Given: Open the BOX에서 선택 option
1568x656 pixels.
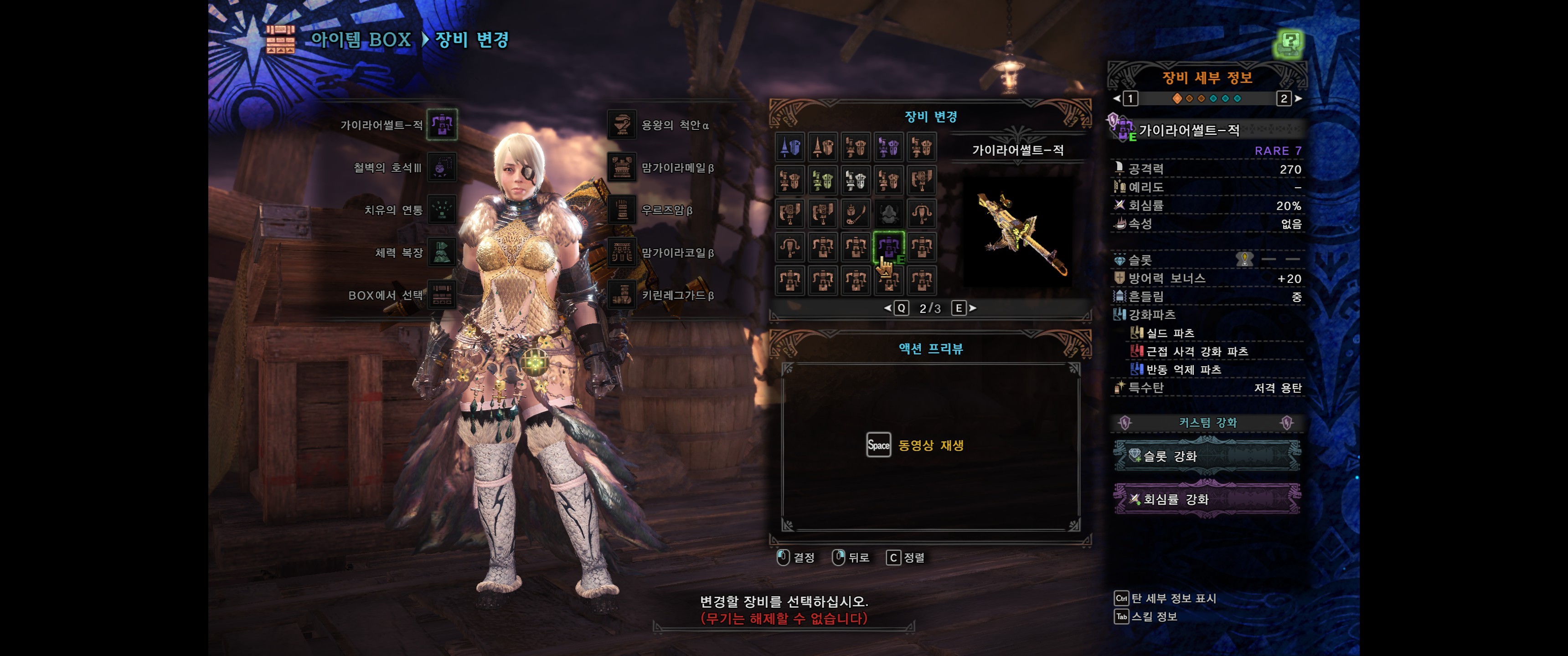Looking at the screenshot, I should pos(442,295).
